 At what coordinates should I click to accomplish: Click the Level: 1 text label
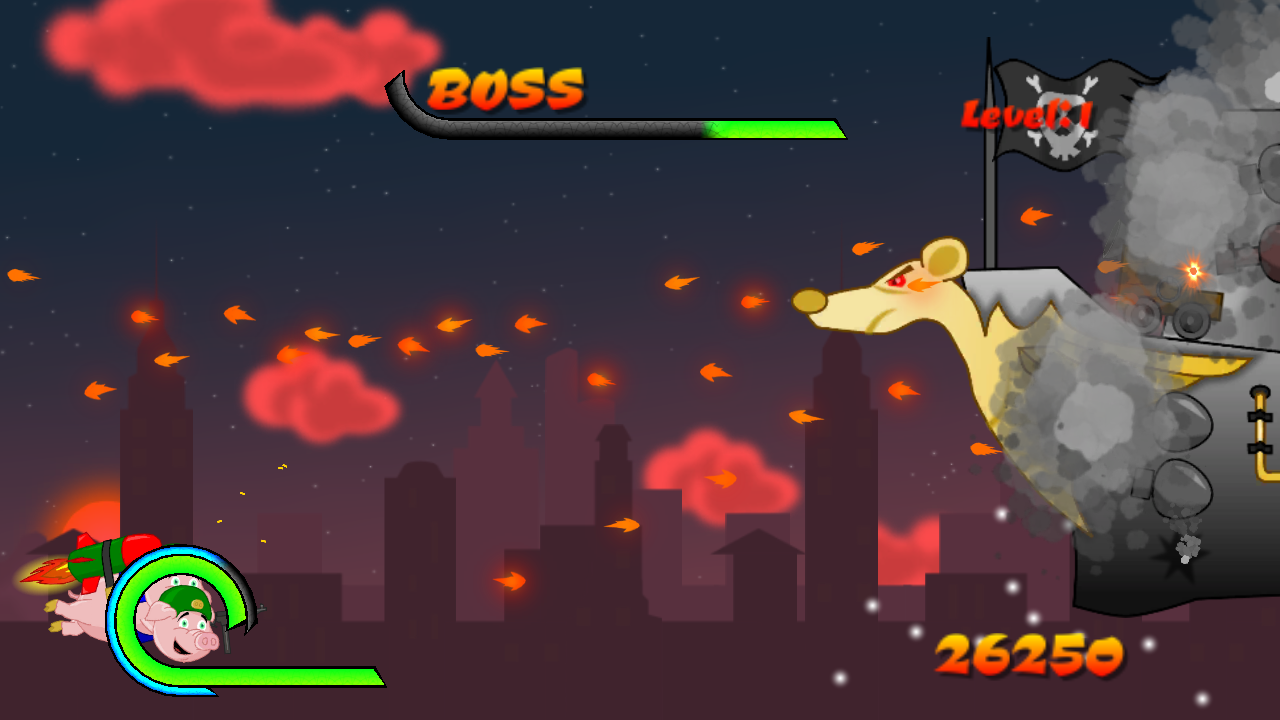point(1028,113)
